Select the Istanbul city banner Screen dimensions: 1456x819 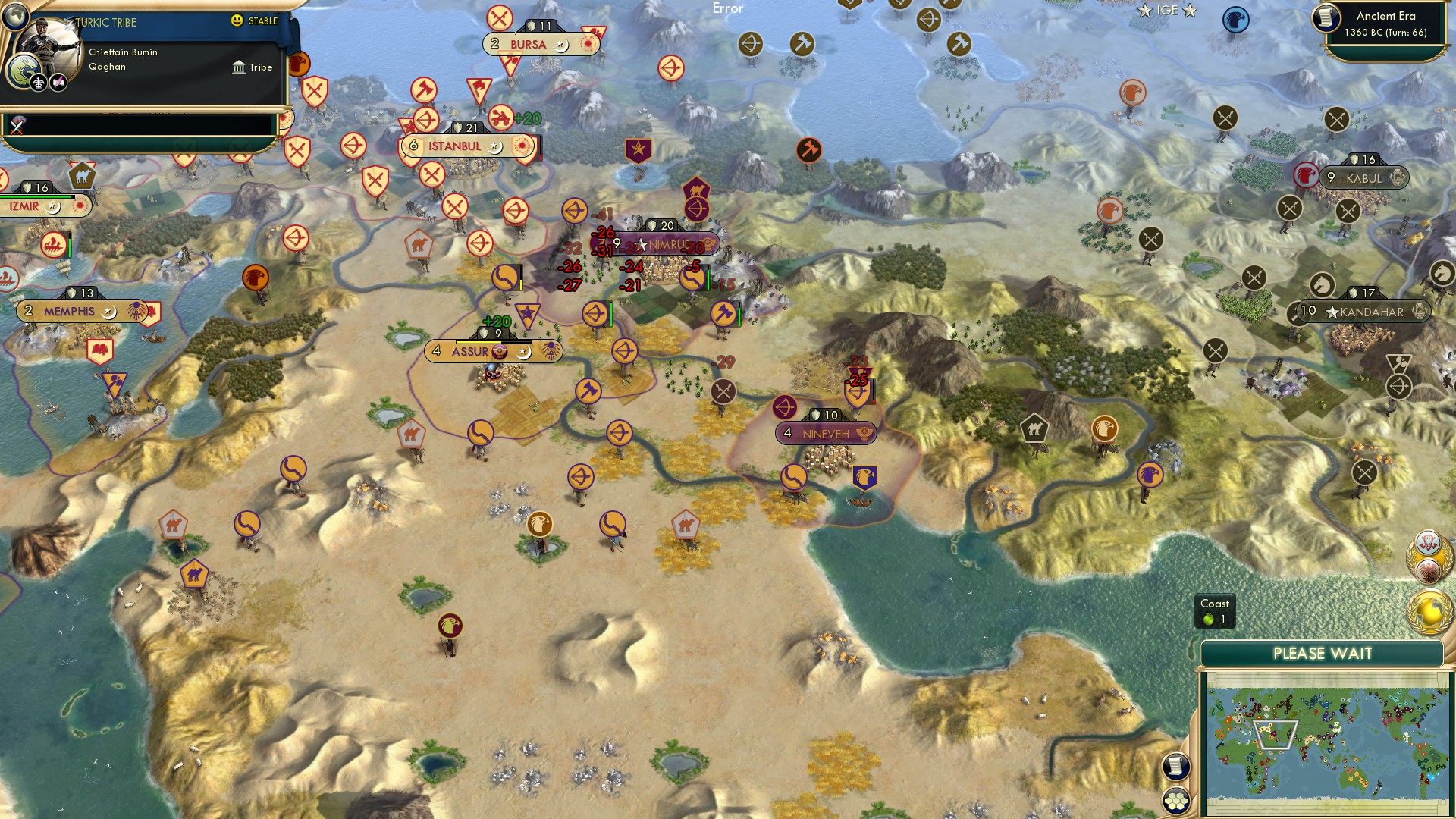(453, 146)
